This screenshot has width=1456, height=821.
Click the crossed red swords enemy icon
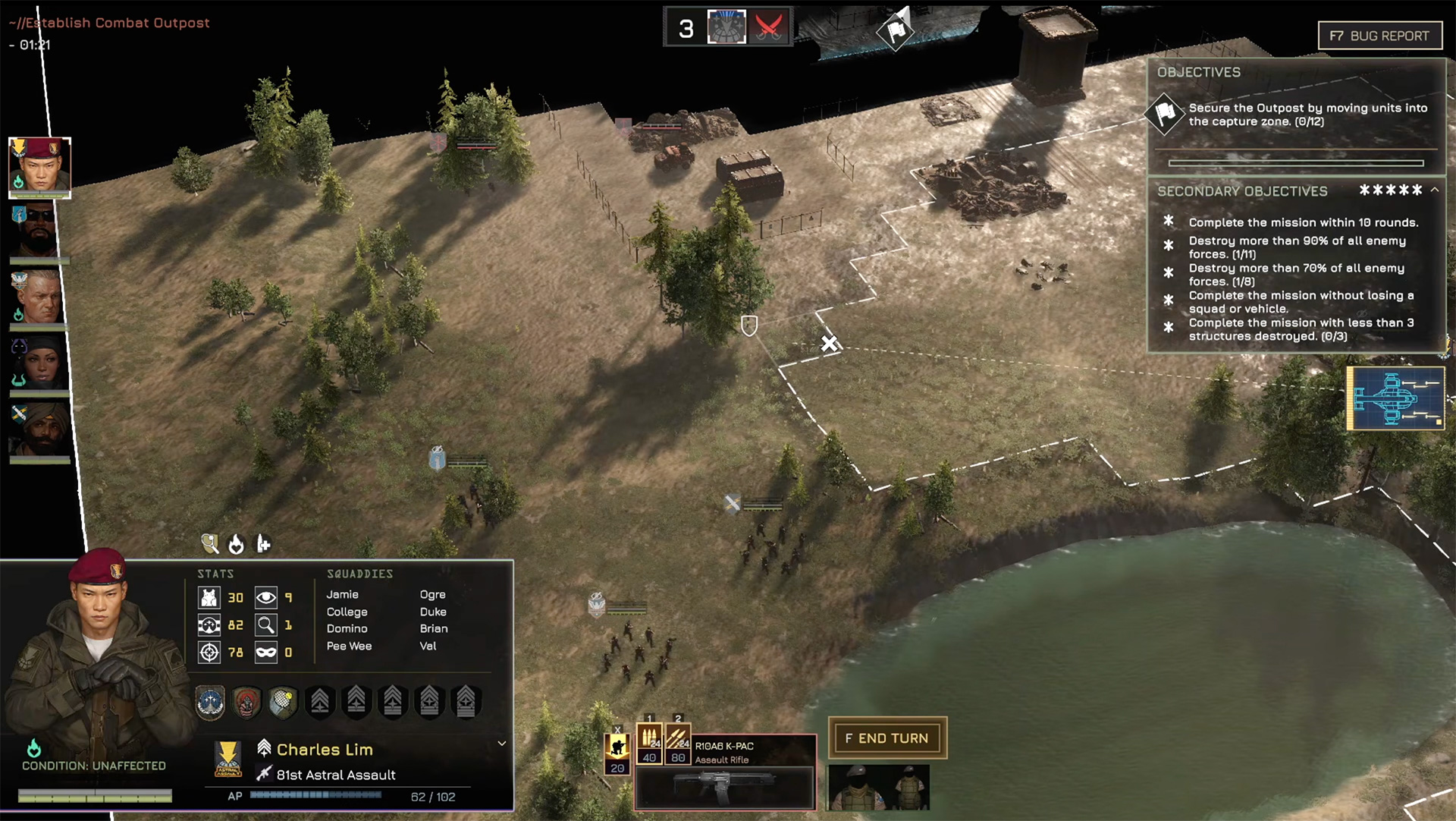768,28
